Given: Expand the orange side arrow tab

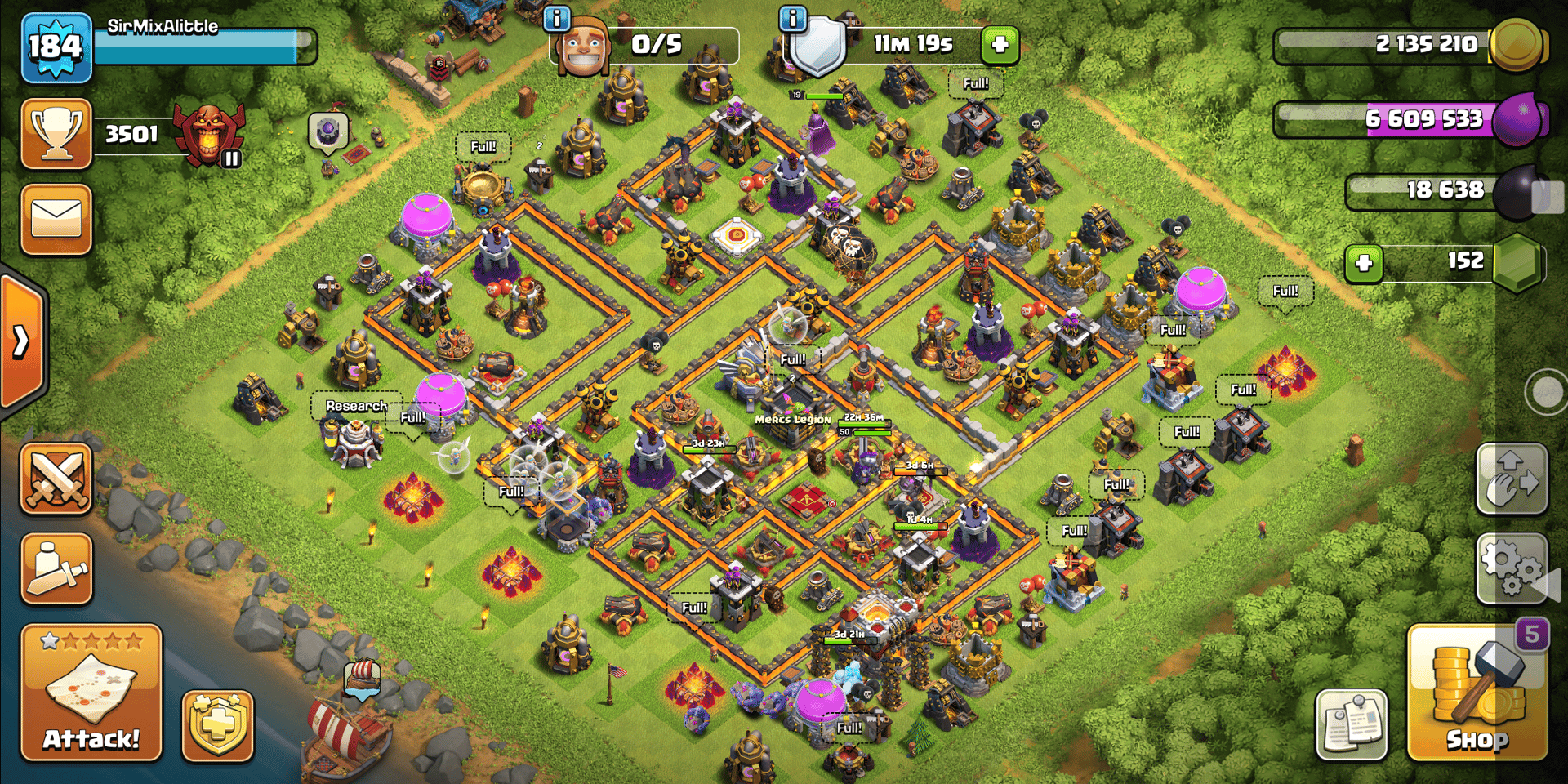Looking at the screenshot, I should coord(22,341).
